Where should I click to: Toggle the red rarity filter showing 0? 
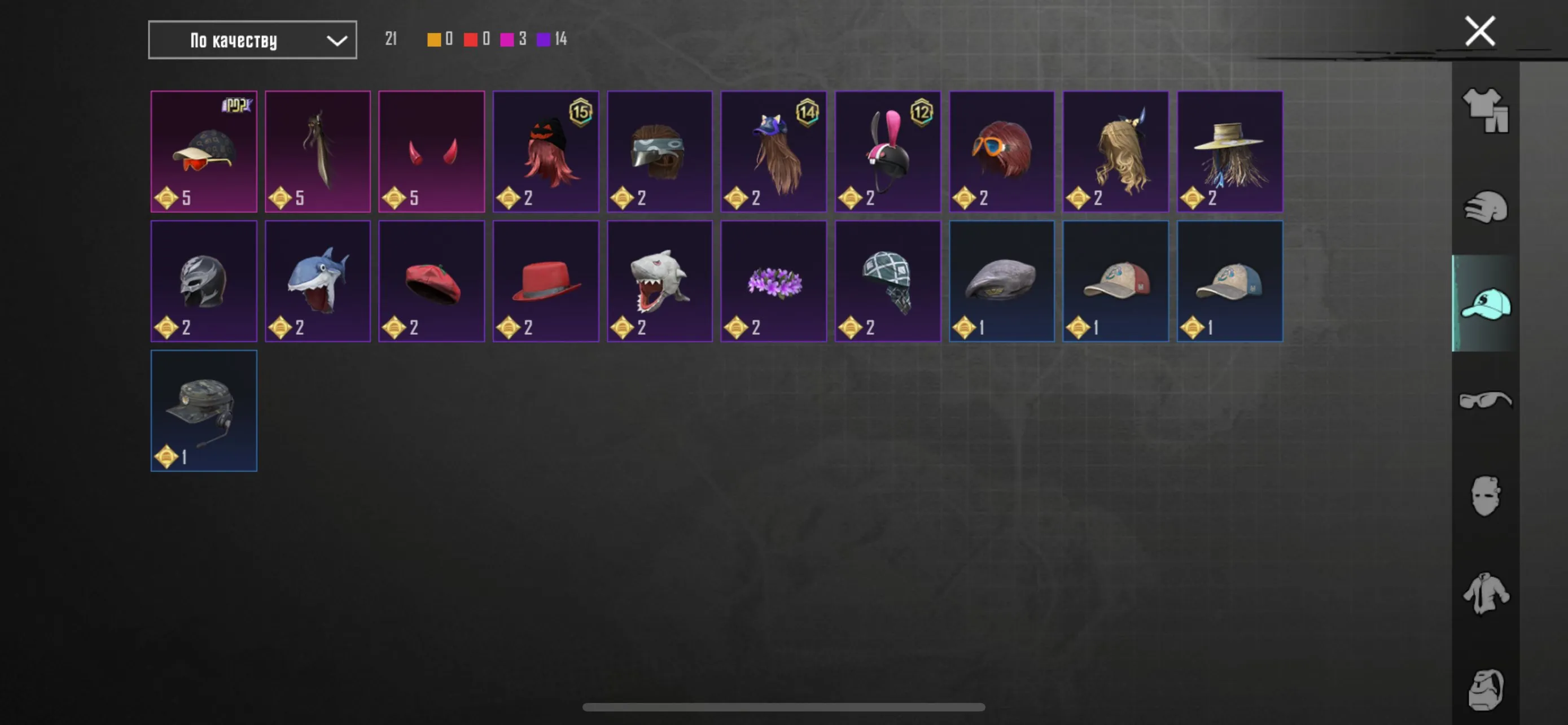(x=479, y=39)
